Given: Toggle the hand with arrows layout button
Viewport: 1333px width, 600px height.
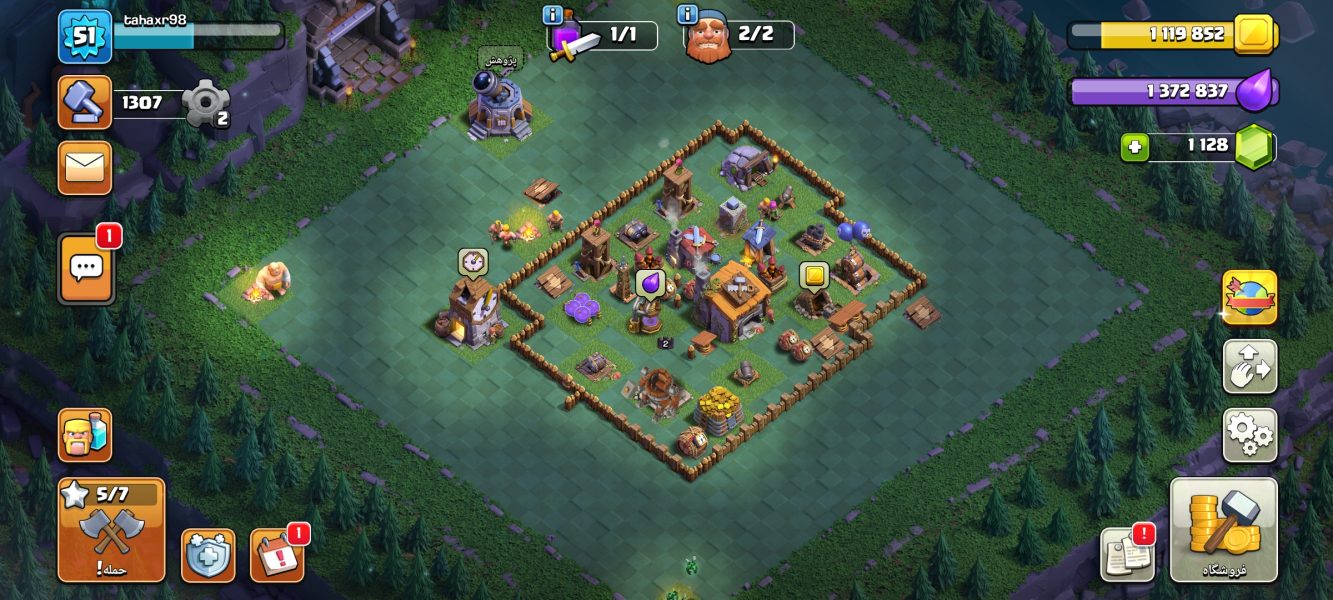Looking at the screenshot, I should 1249,366.
